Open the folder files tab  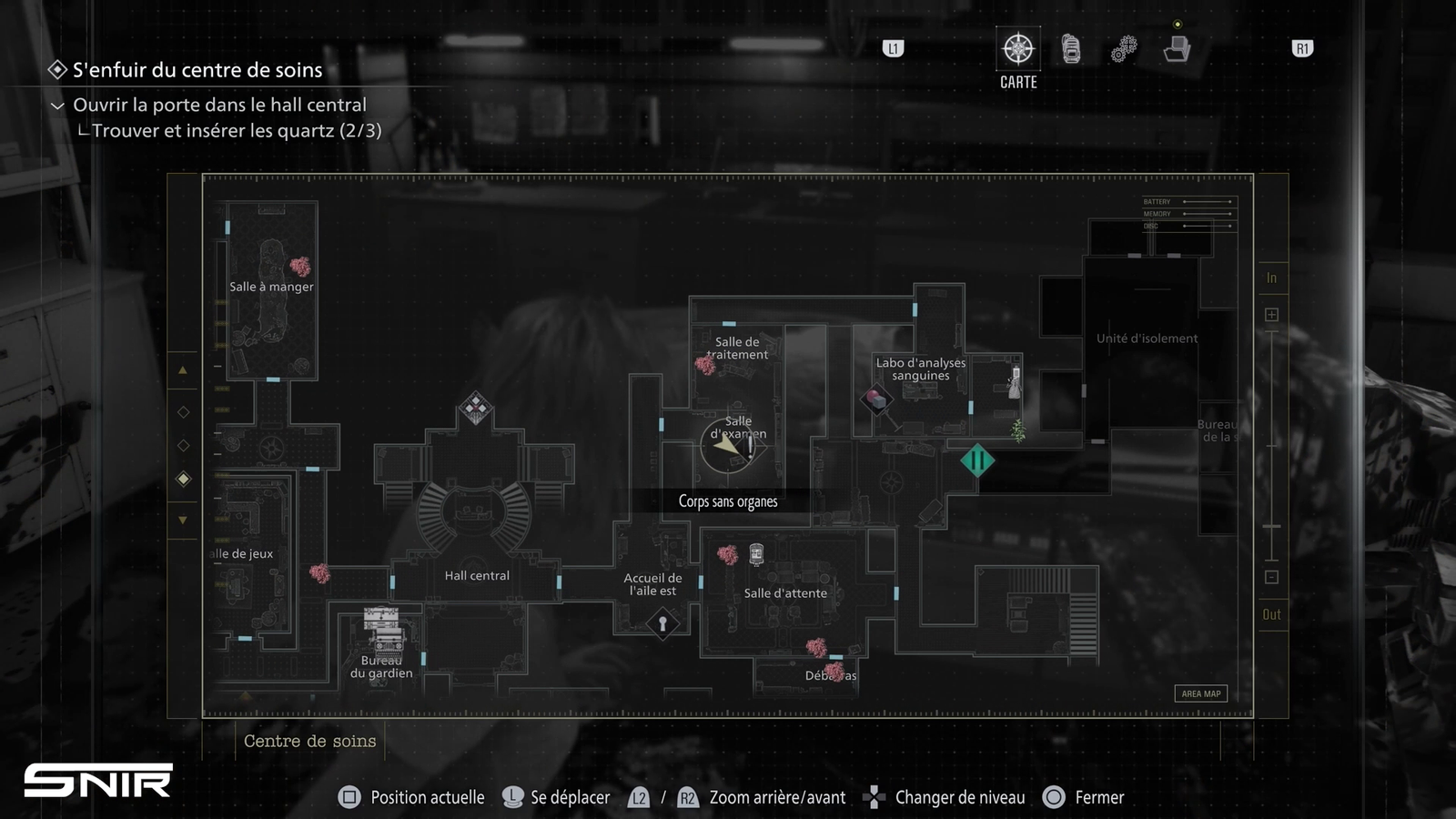pos(1177,49)
